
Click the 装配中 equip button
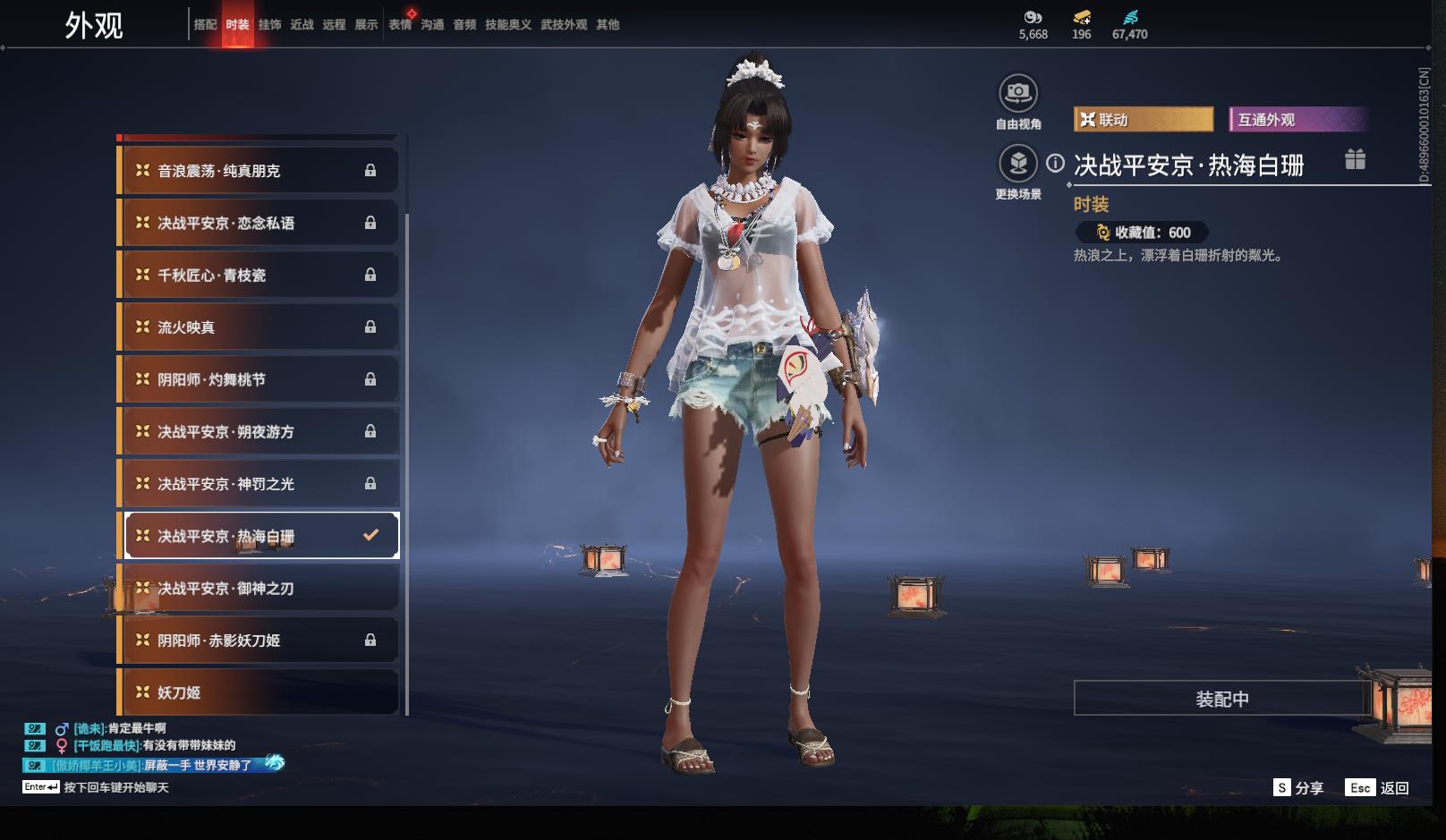point(1221,699)
